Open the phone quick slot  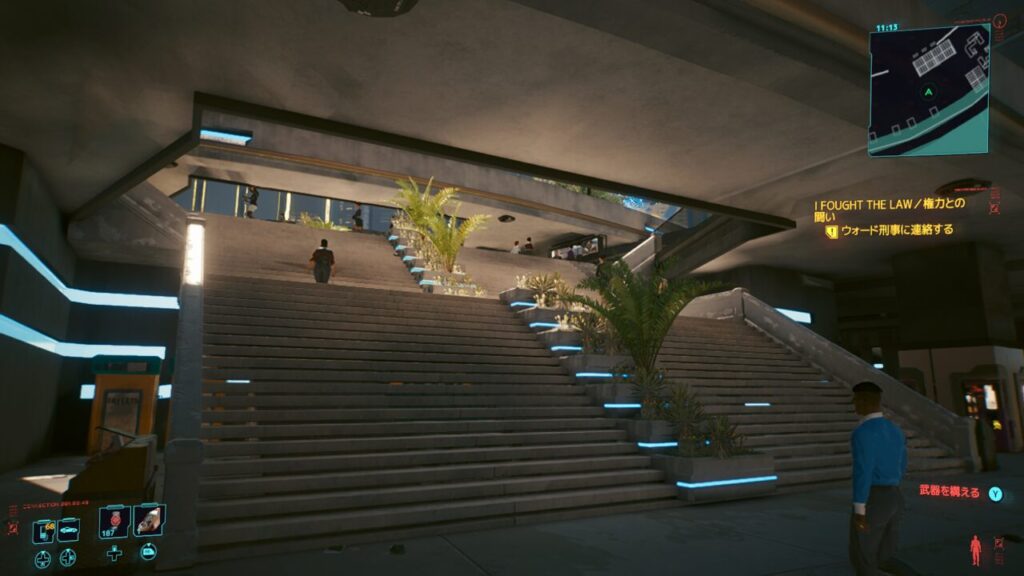(43, 531)
